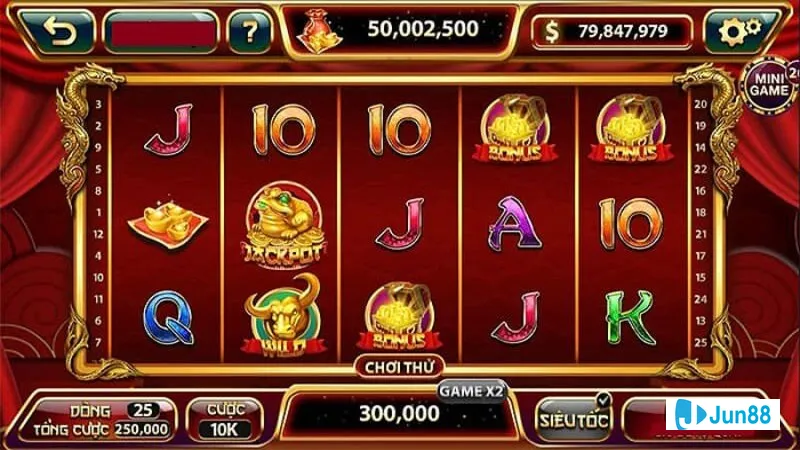Go back with the return arrow button
This screenshot has height=450, width=800.
[x=59, y=33]
